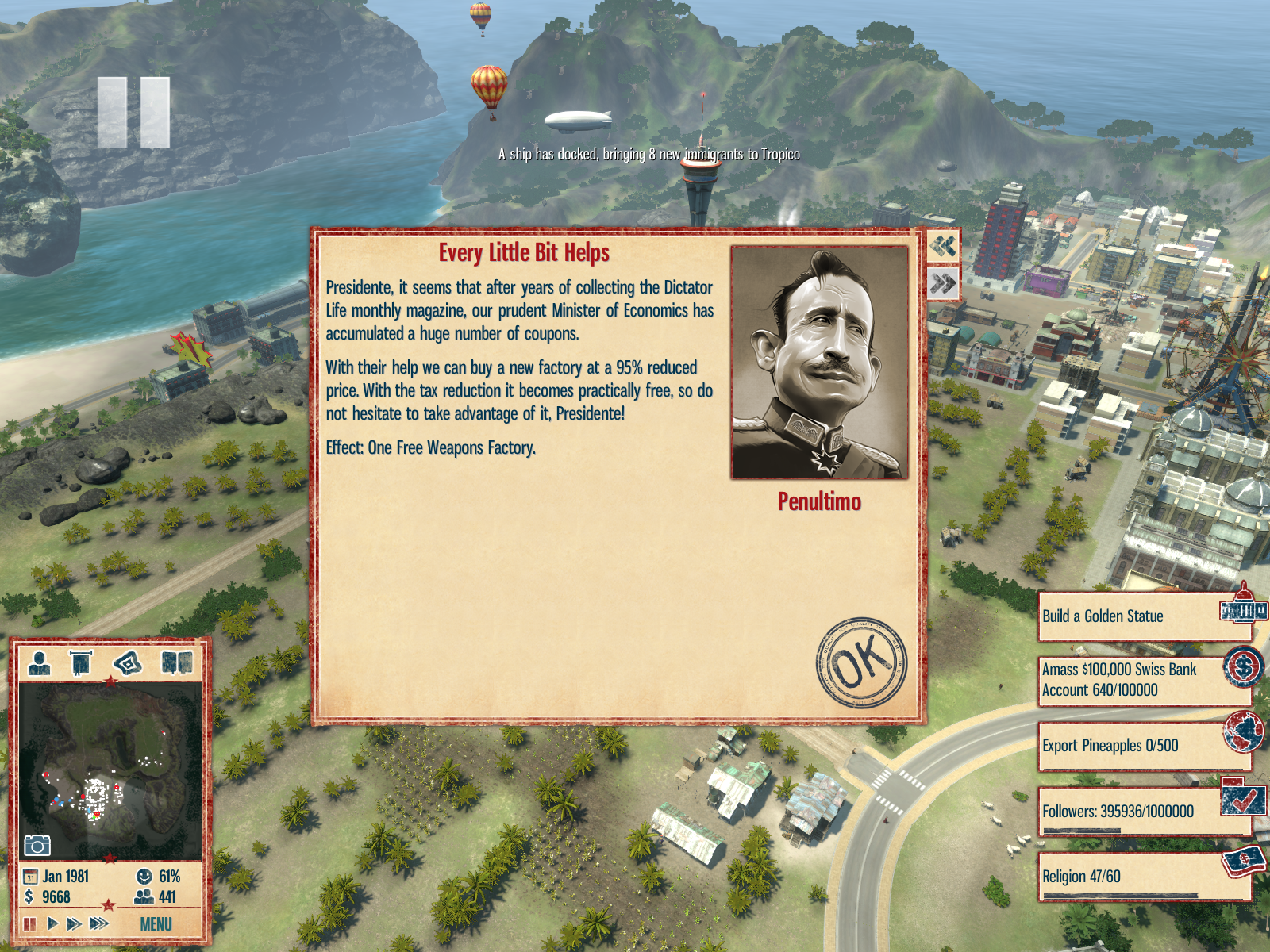
Task: Open the MENU button
Action: pos(156,924)
